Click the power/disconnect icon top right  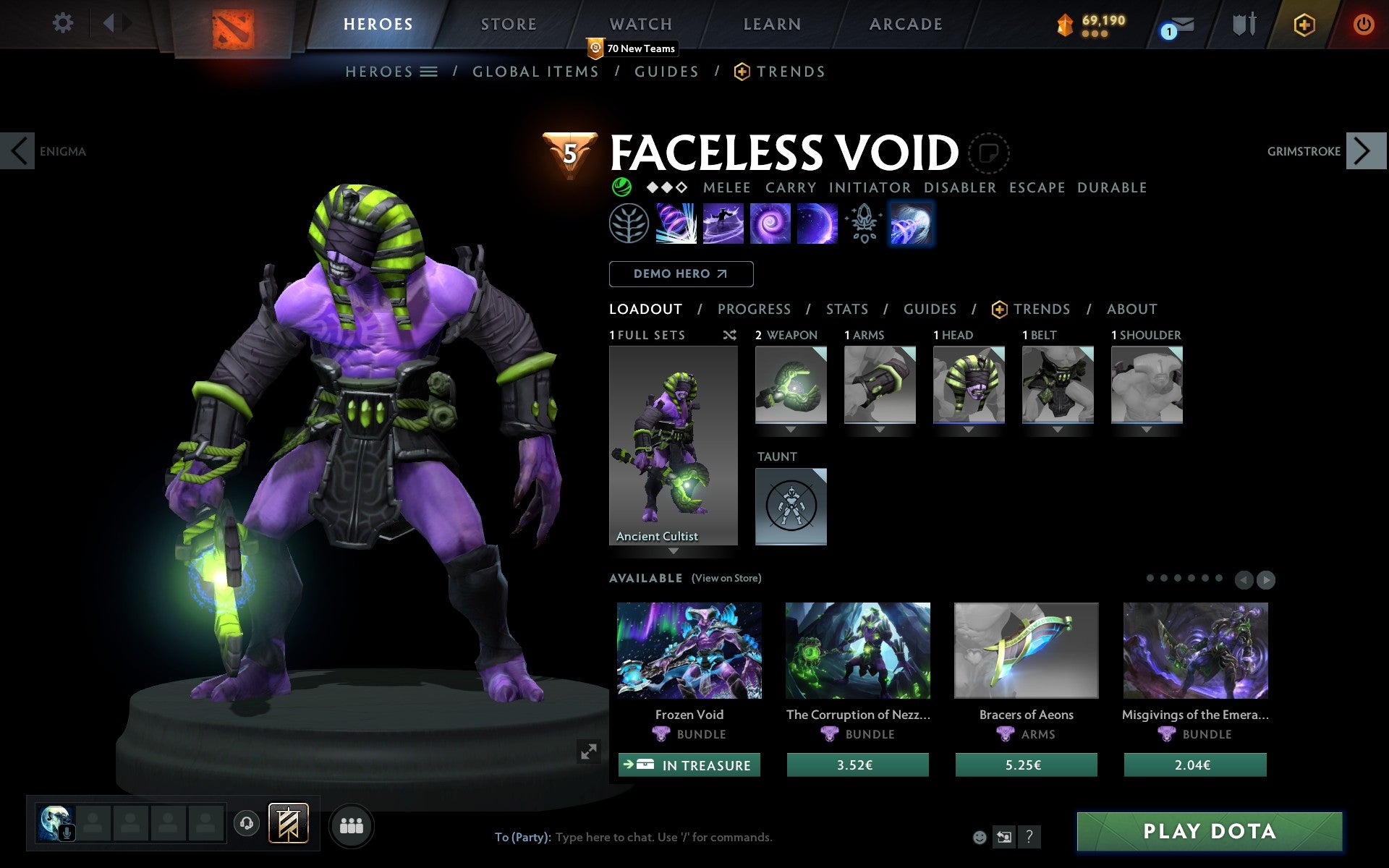[x=1362, y=24]
